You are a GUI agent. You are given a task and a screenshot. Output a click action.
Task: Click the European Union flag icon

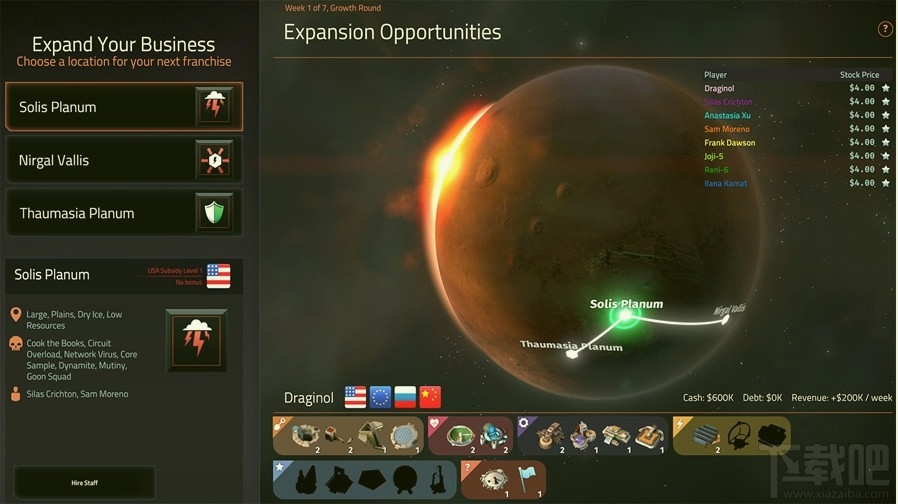click(380, 397)
